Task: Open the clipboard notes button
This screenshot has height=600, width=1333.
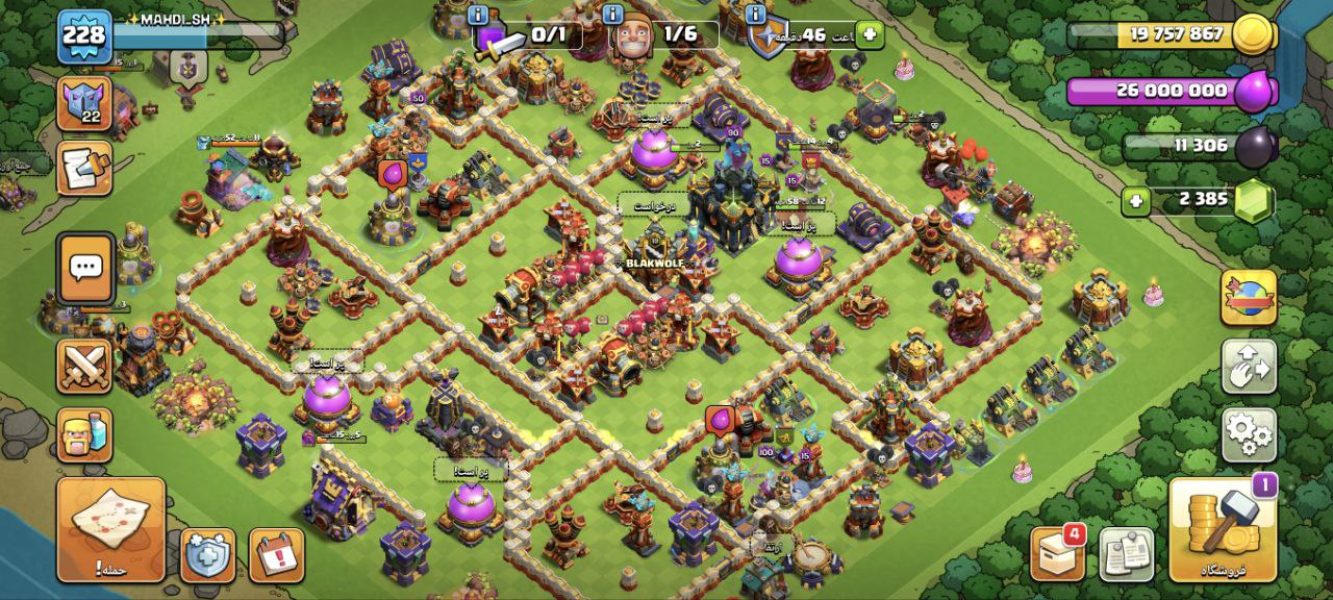Action: click(1127, 553)
